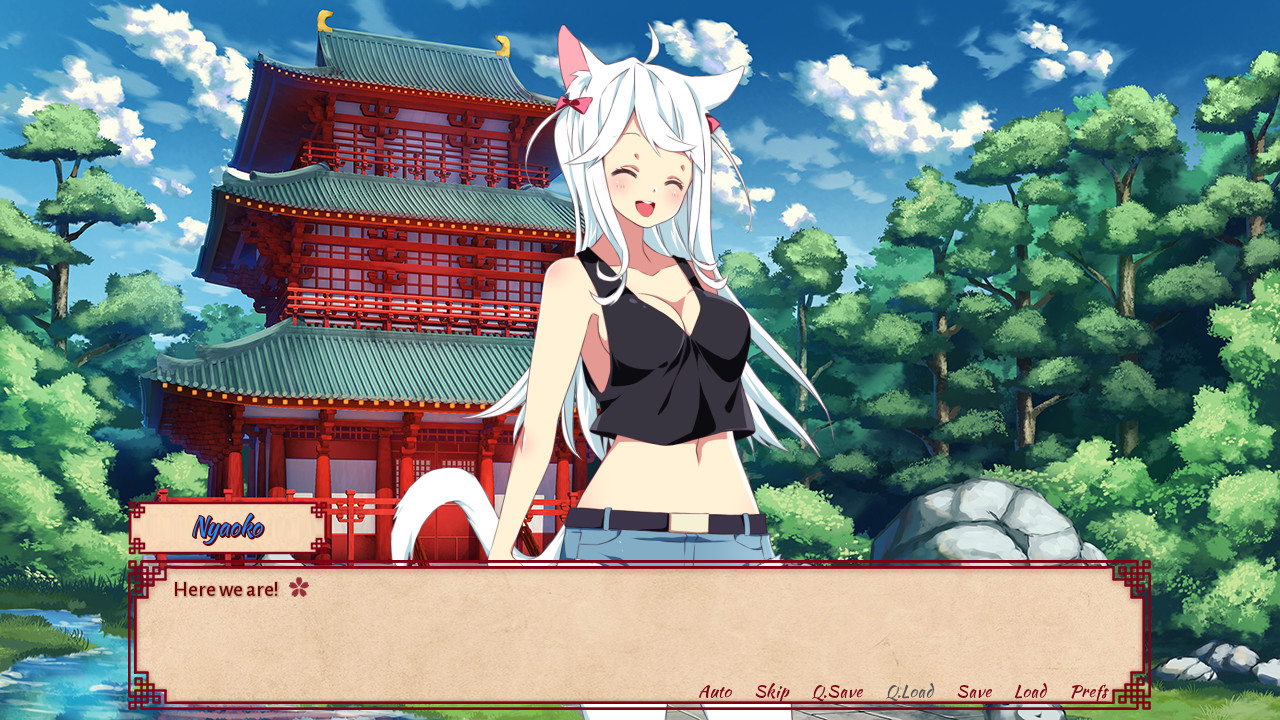Screen dimensions: 1280x720
Task: Enable Auto-read mode
Action: pos(715,691)
